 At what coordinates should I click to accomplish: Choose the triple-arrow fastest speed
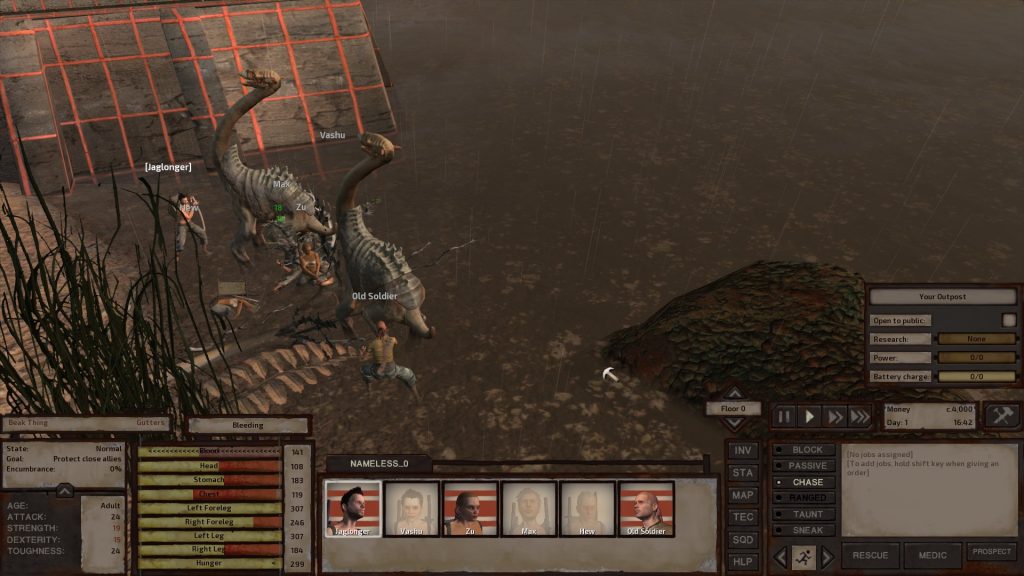(x=859, y=416)
